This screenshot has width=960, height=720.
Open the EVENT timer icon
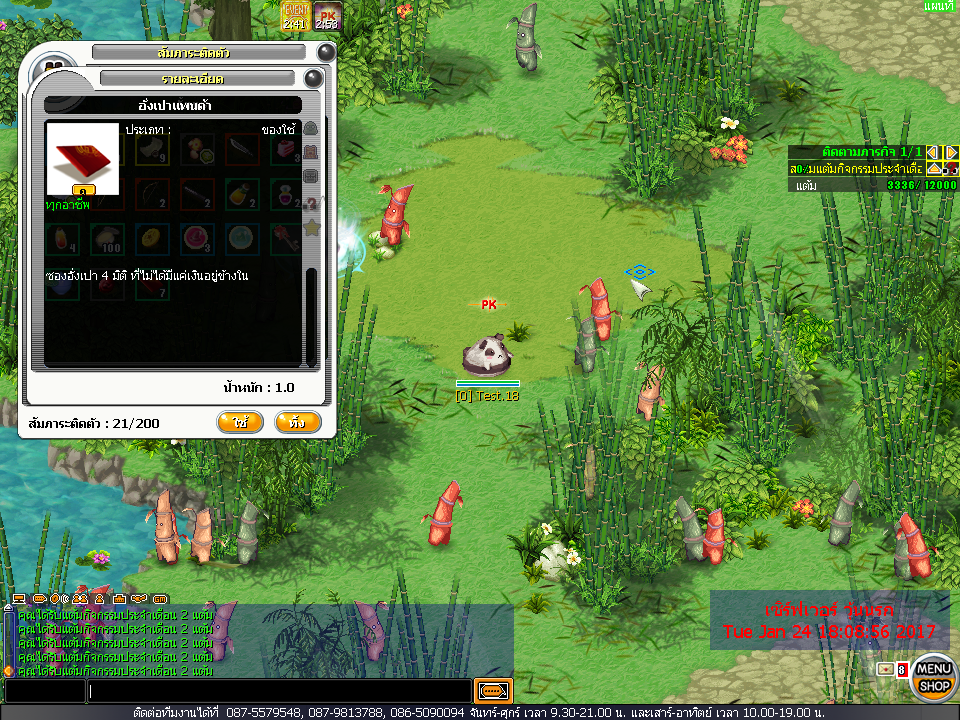pyautogui.click(x=295, y=16)
